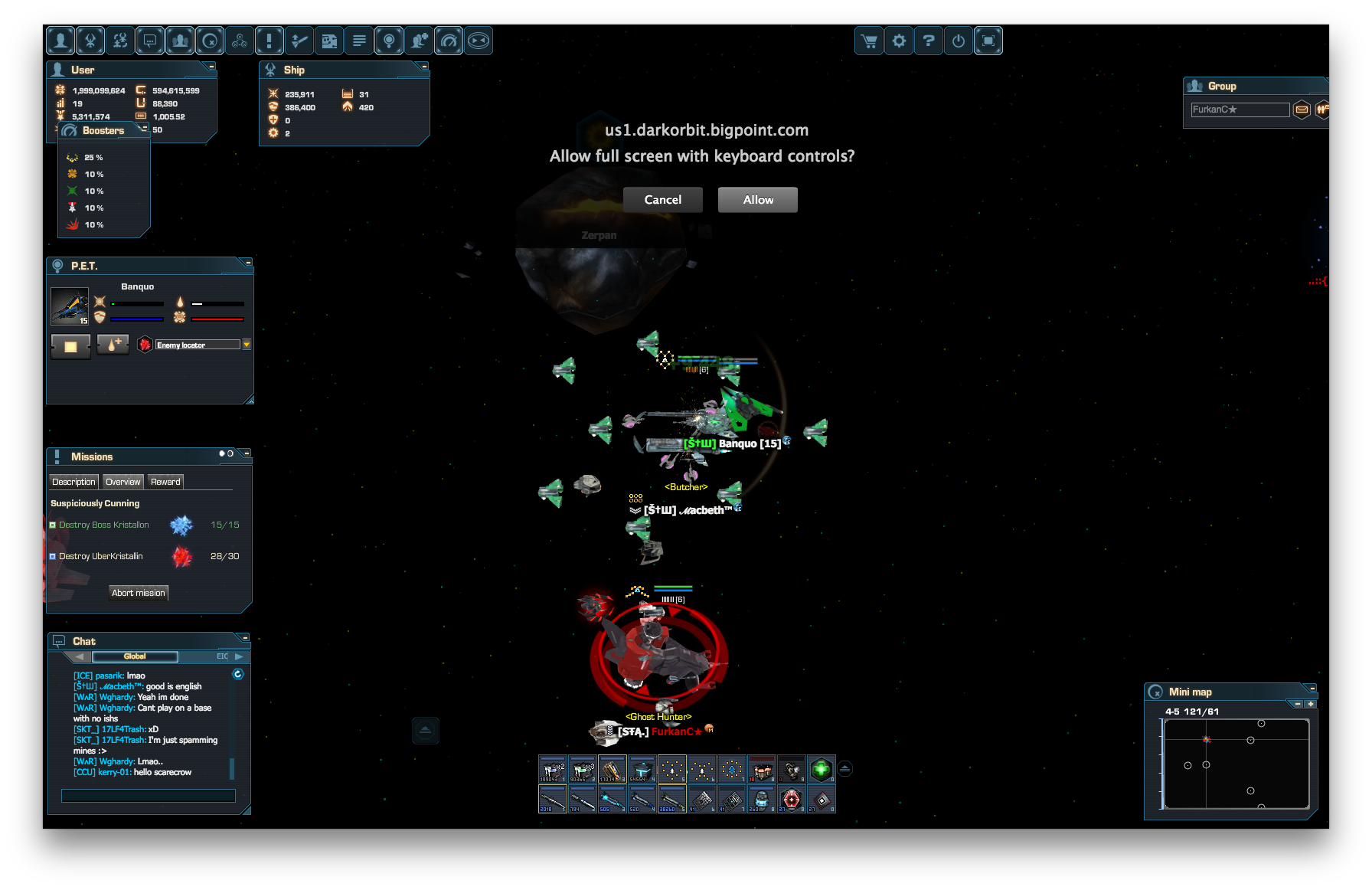Toggle the chat speech bubble toolbar icon
The width and height of the screenshot is (1372, 890).
click(150, 41)
